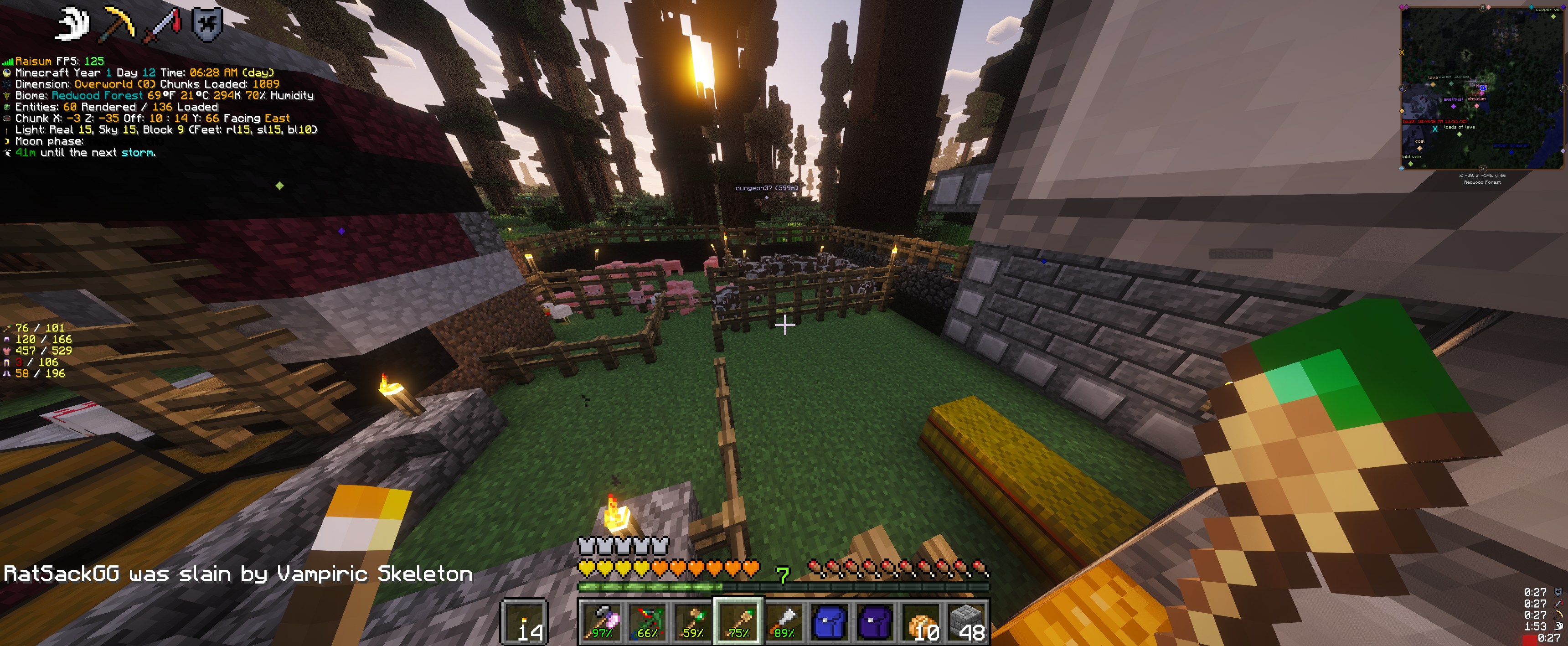Select the hammer at 59% durability
The height and width of the screenshot is (646, 1568).
[x=692, y=621]
